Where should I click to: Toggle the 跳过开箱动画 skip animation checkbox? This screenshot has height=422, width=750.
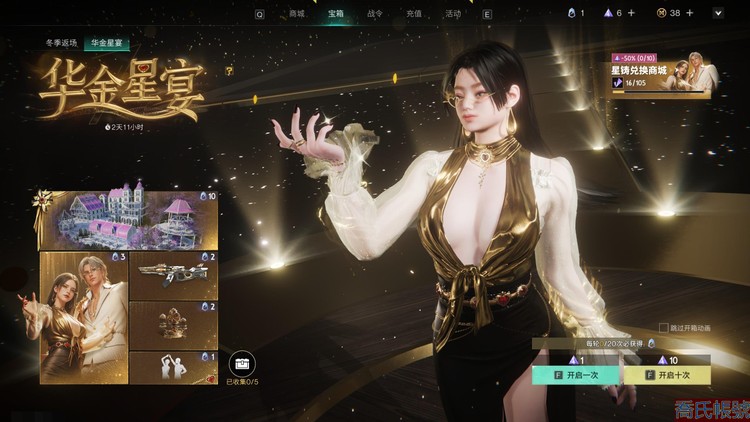[663, 327]
